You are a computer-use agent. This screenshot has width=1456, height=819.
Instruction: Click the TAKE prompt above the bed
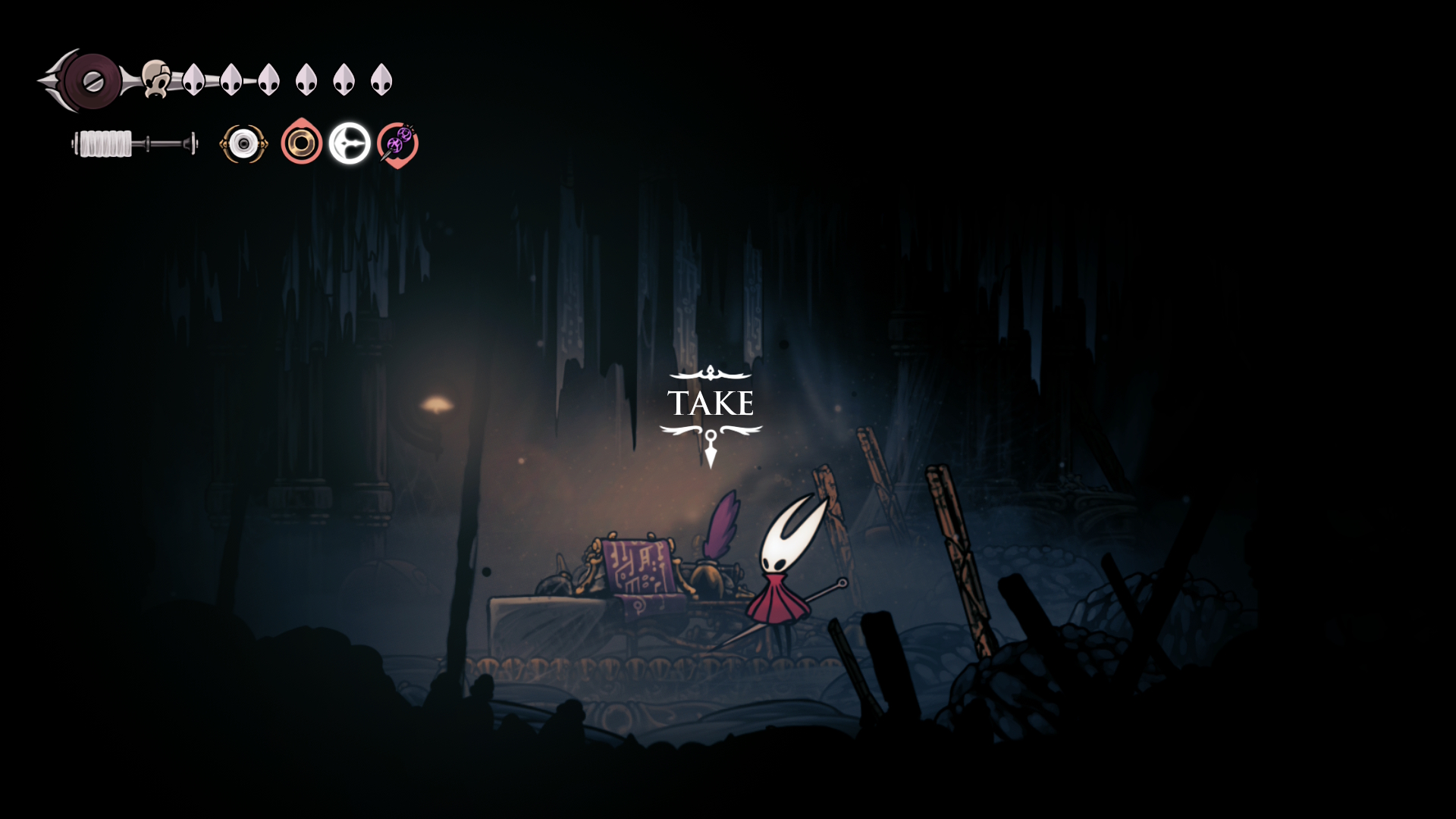(x=711, y=403)
